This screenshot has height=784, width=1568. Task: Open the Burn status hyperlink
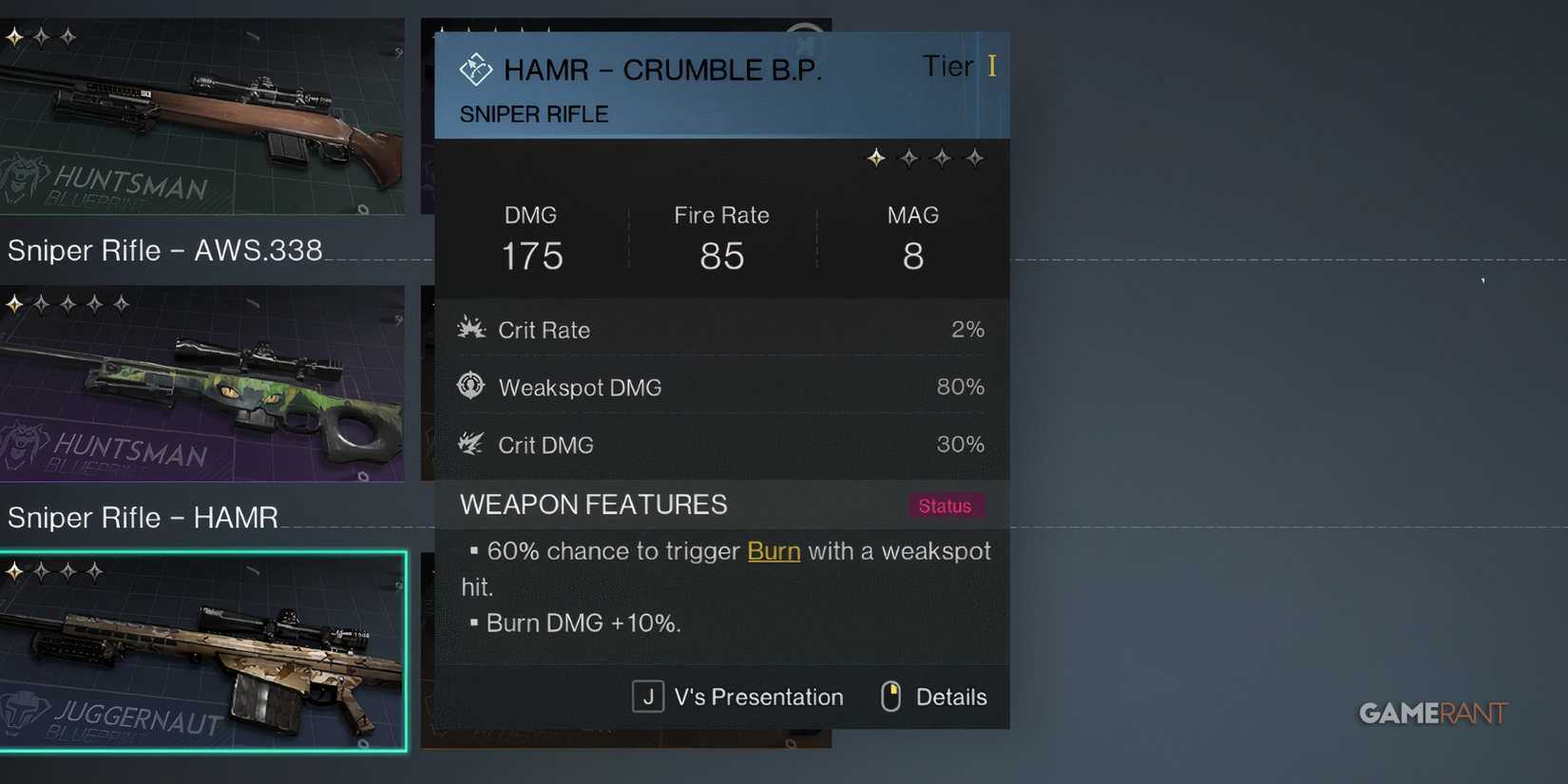773,551
